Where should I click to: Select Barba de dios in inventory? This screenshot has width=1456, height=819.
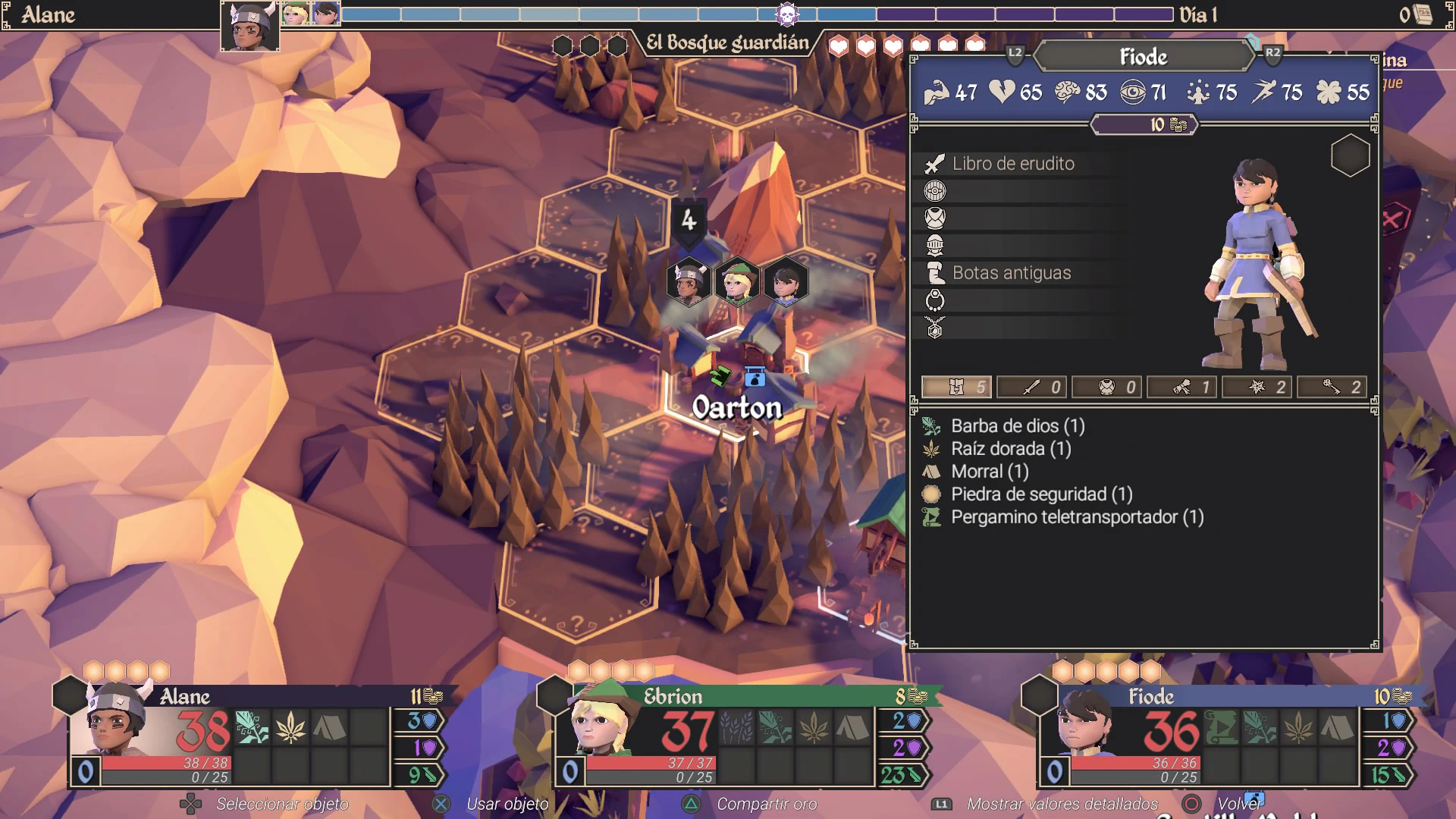click(x=1017, y=426)
